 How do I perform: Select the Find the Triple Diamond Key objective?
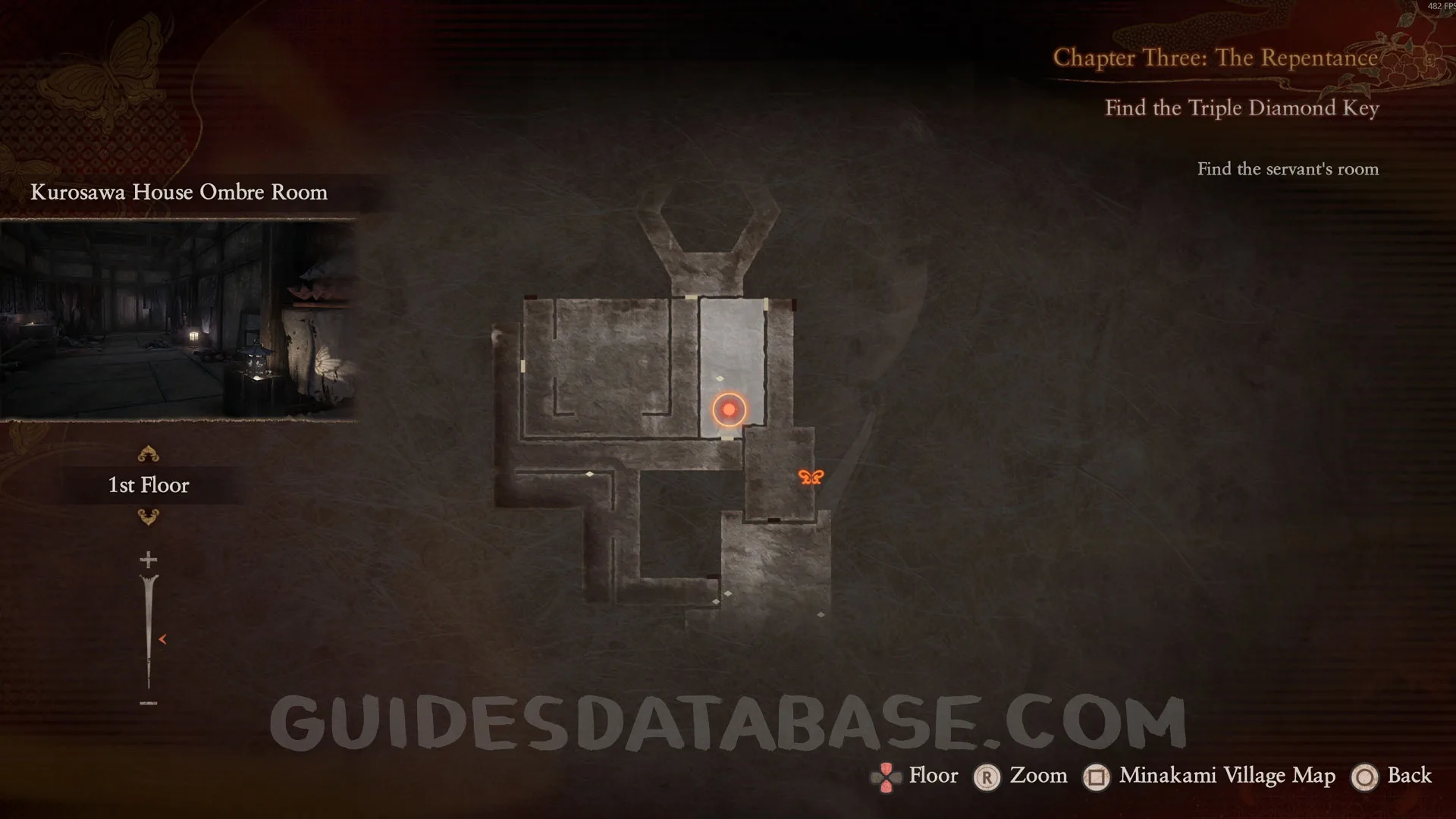1241,108
